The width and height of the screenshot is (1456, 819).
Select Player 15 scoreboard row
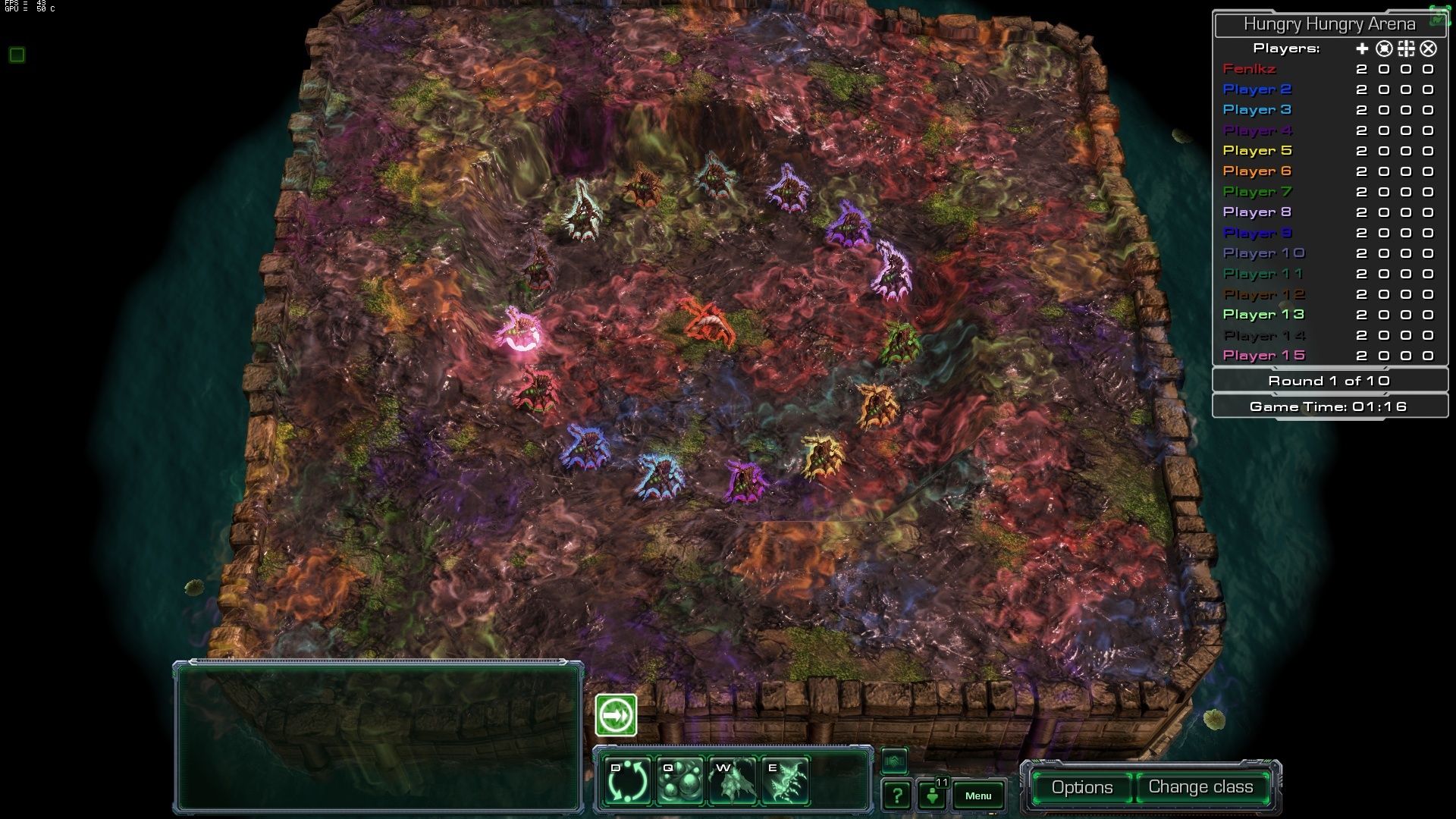1263,356
